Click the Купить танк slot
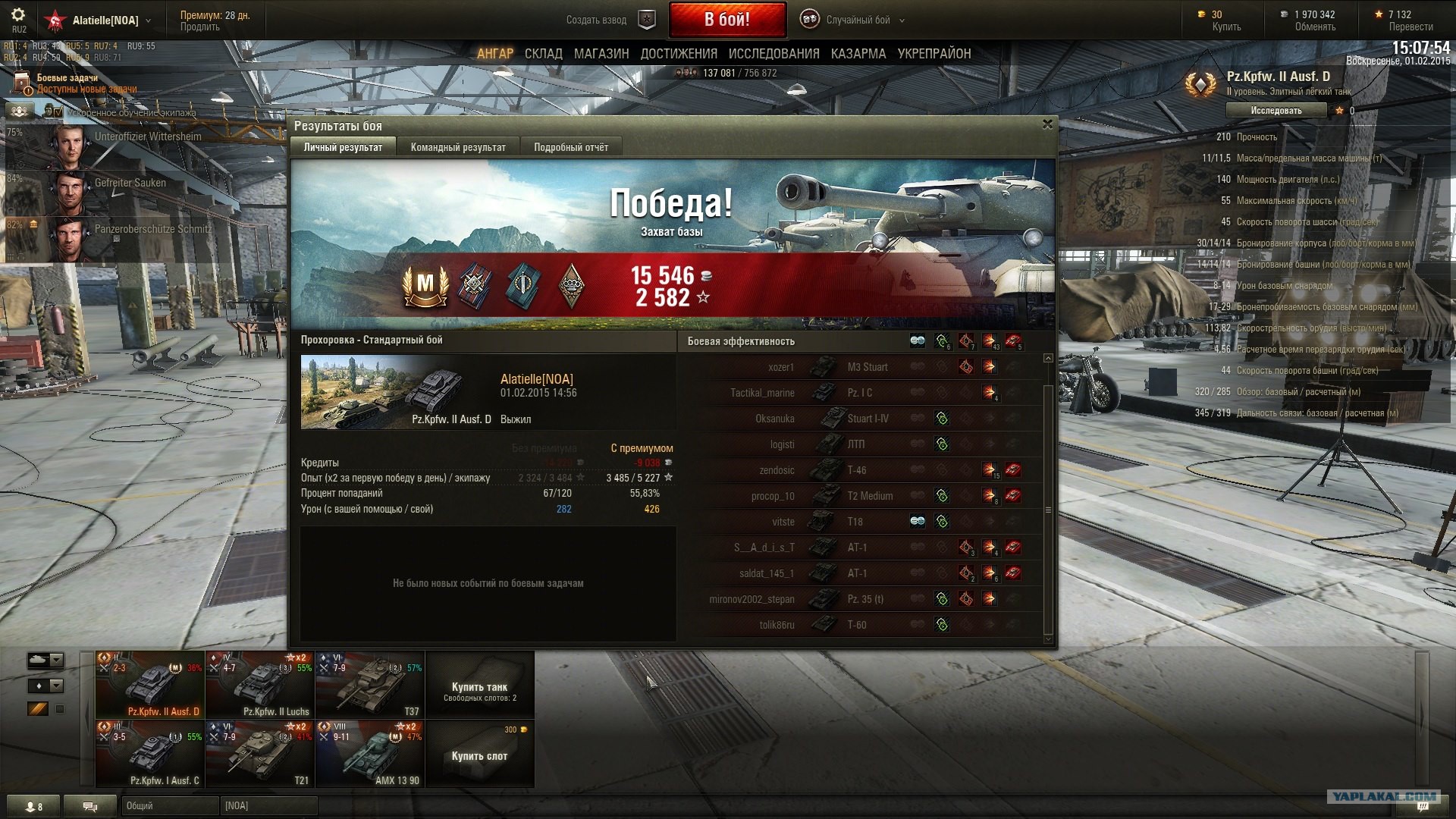 tap(479, 686)
